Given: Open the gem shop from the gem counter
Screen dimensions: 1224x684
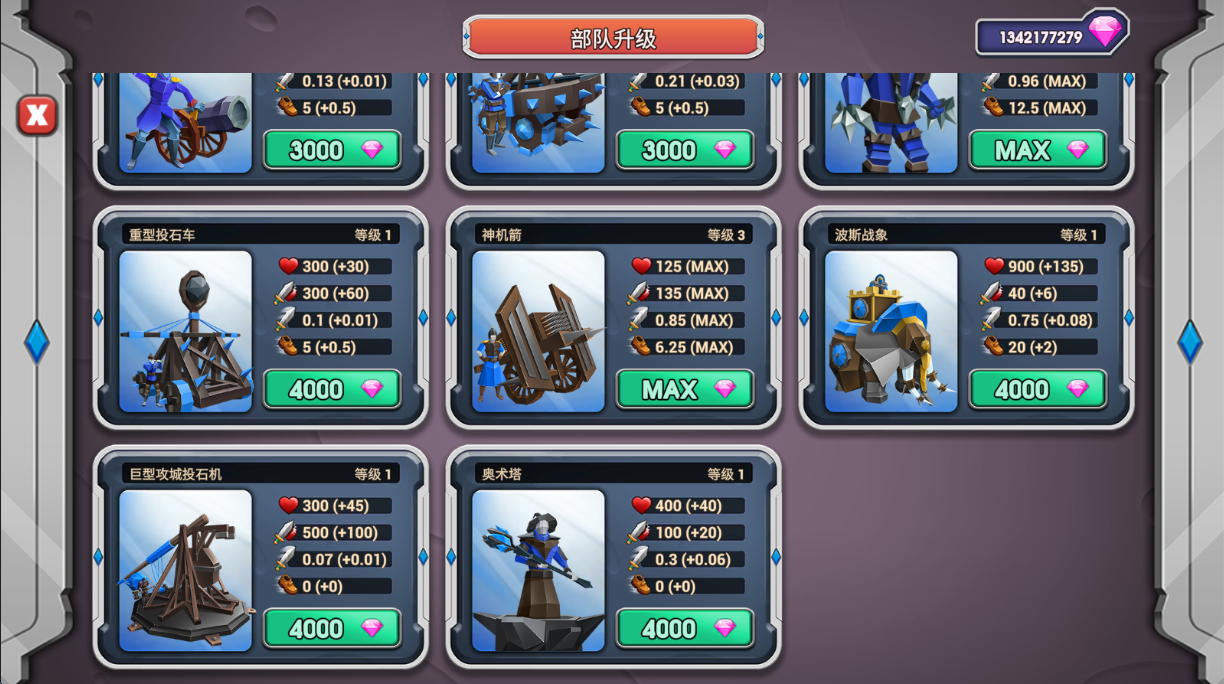Looking at the screenshot, I should pyautogui.click(x=1052, y=36).
